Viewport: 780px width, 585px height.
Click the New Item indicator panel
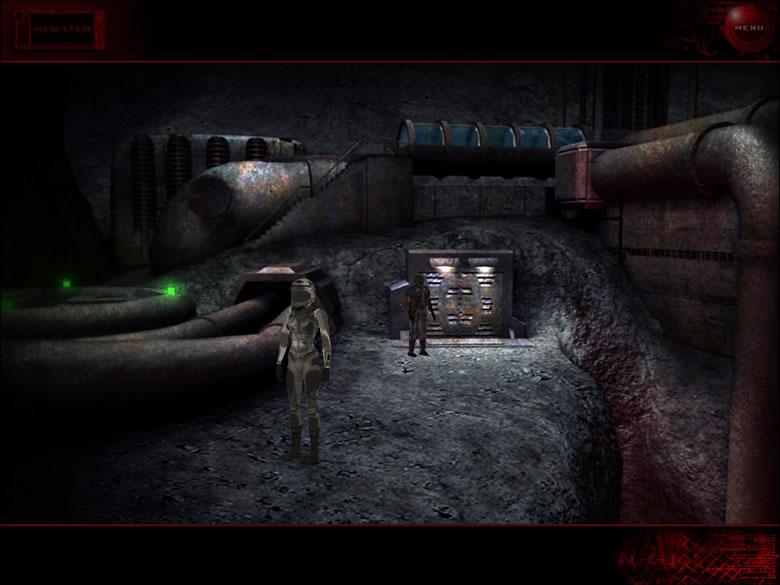(62, 29)
